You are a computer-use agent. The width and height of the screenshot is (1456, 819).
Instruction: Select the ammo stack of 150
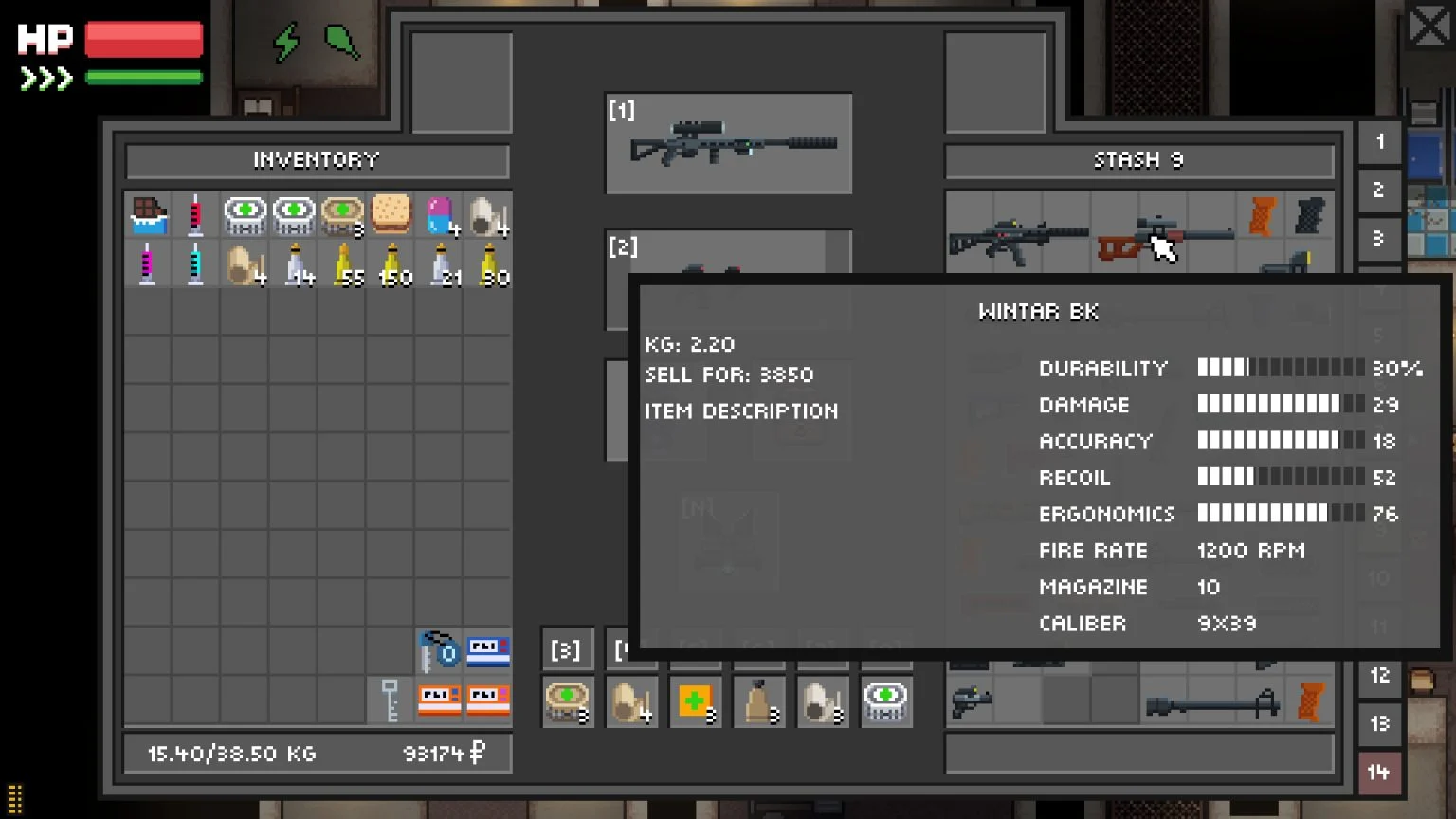click(392, 265)
